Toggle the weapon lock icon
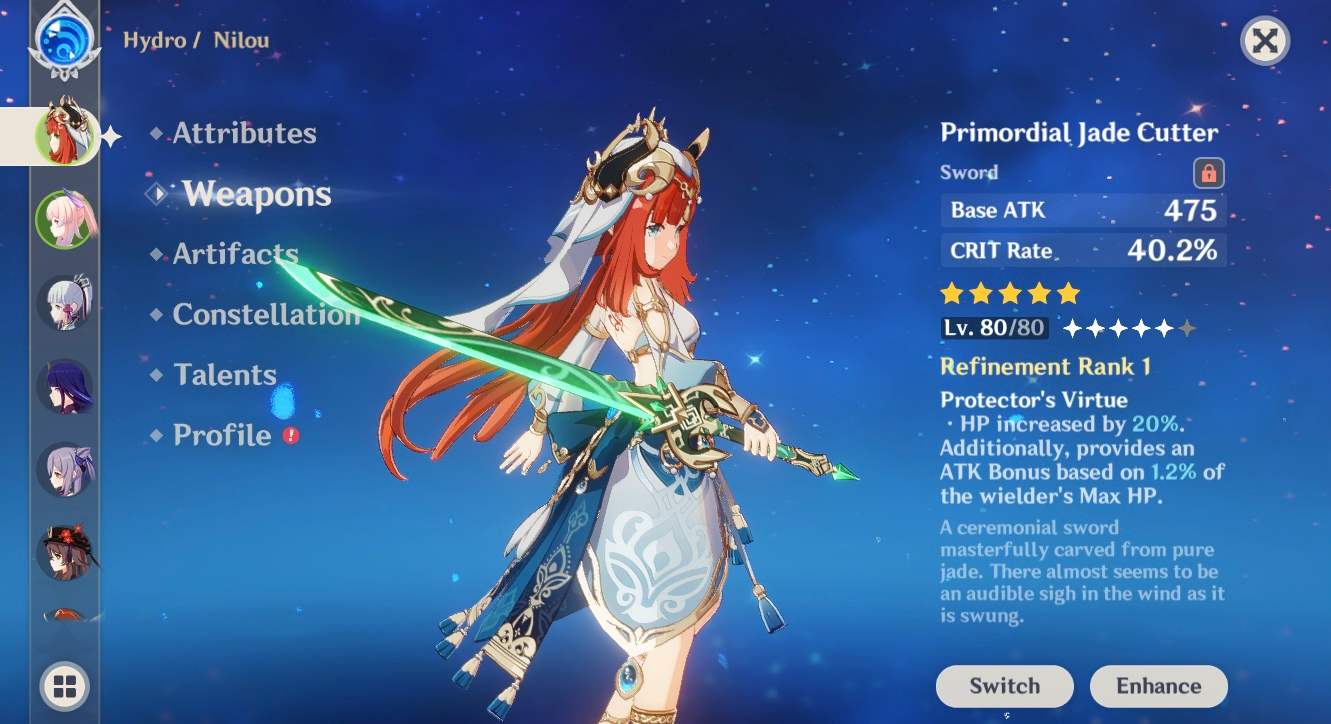Screen dimensions: 1331x724 [x=1207, y=172]
